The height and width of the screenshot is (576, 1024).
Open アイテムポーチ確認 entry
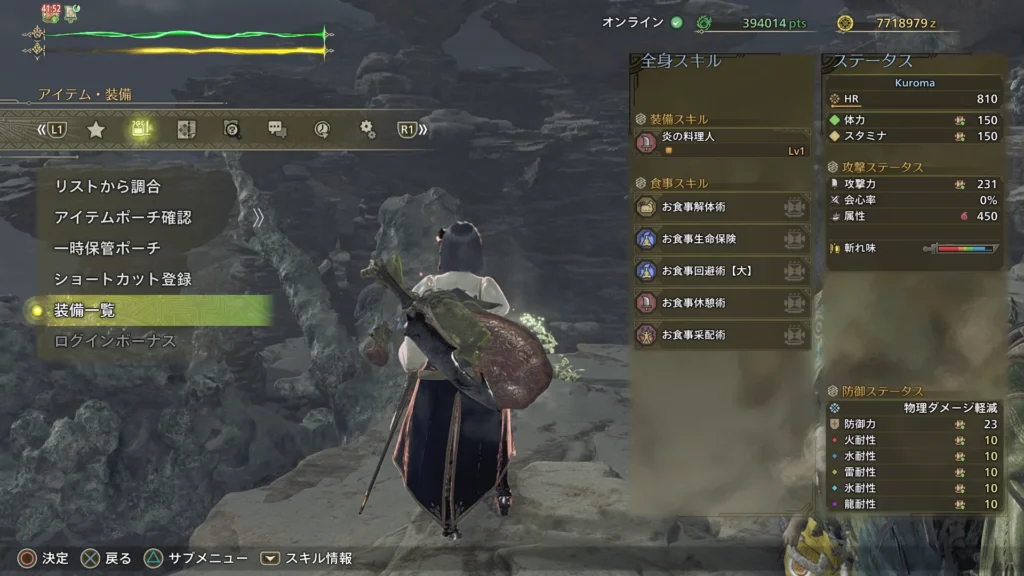(x=122, y=217)
